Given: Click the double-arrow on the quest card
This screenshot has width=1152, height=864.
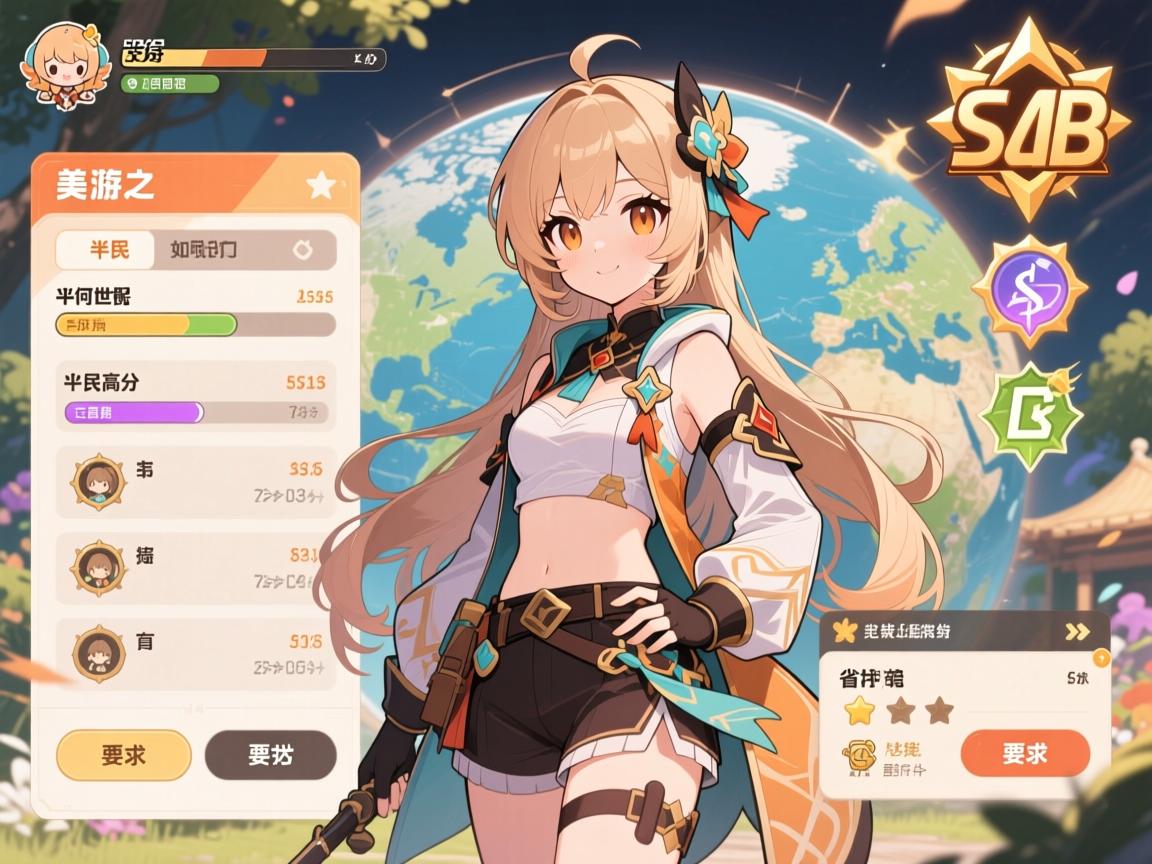Looking at the screenshot, I should (1077, 631).
